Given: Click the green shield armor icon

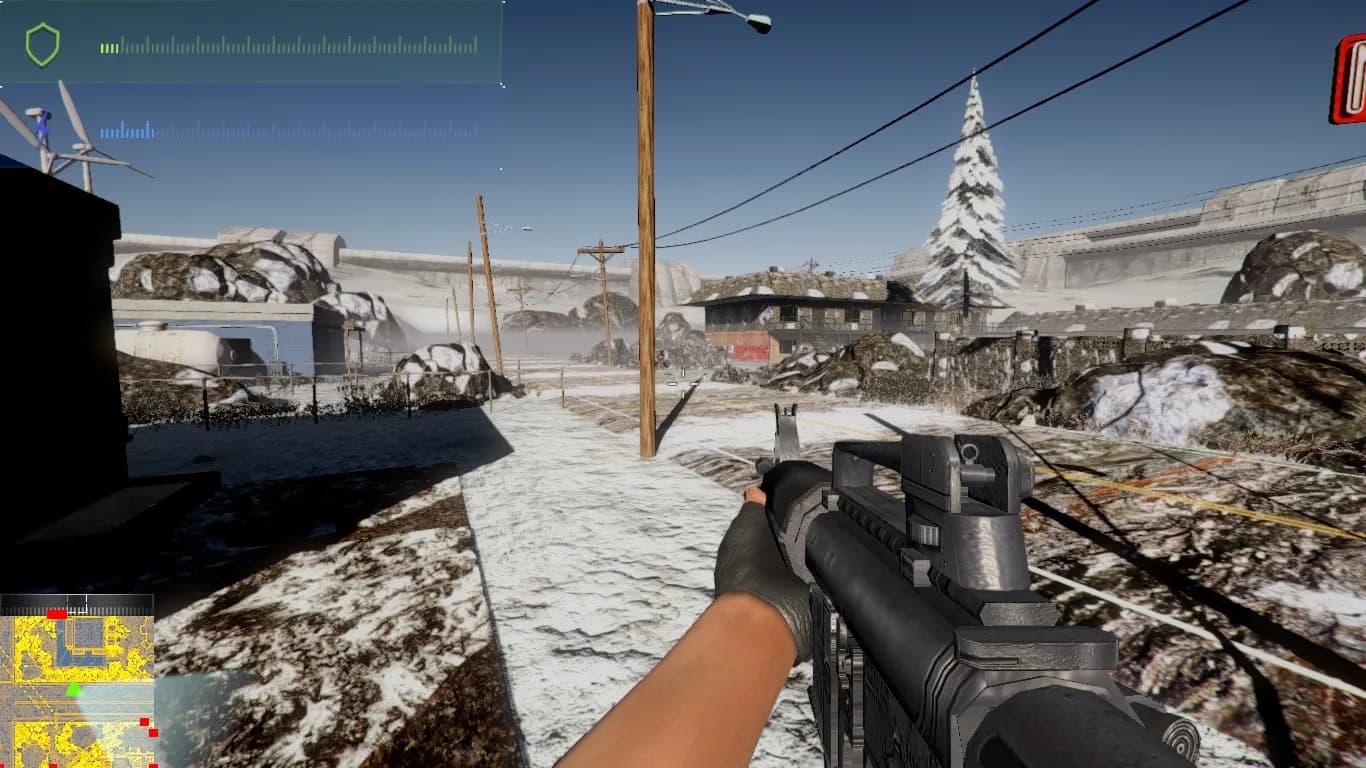Looking at the screenshot, I should tap(42, 44).
